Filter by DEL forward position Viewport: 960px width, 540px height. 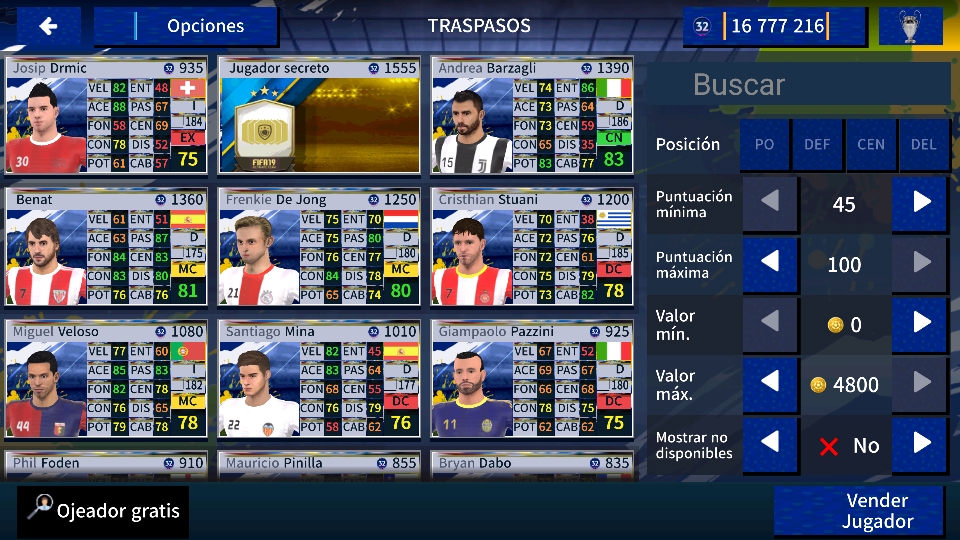point(924,144)
